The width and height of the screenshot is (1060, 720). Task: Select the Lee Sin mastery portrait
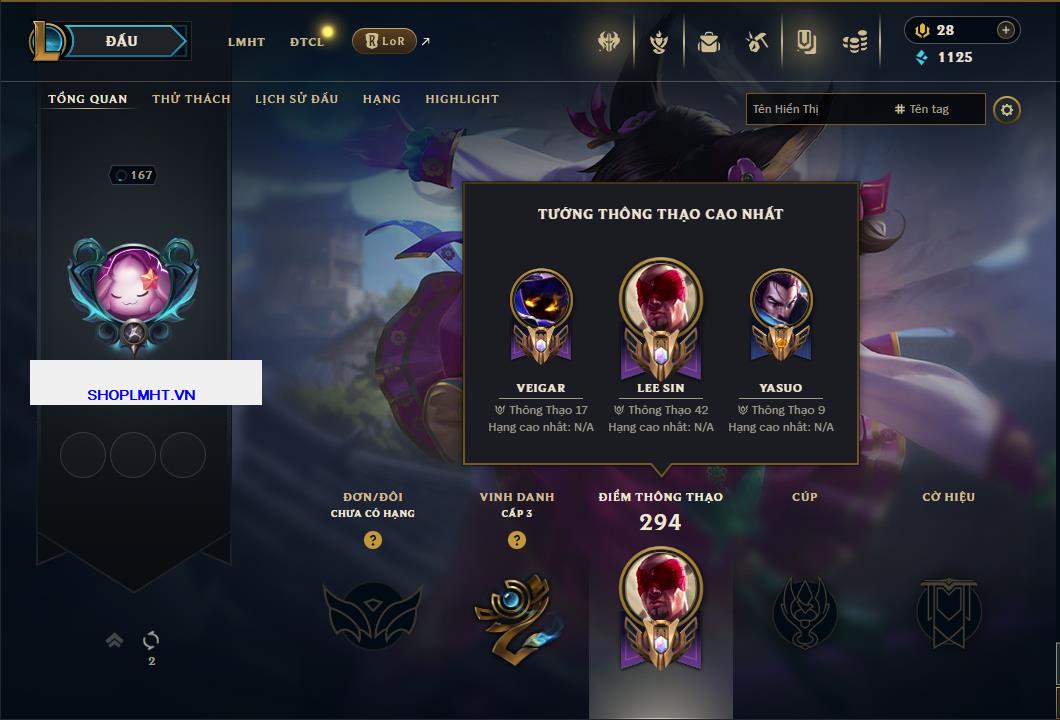pyautogui.click(x=660, y=300)
